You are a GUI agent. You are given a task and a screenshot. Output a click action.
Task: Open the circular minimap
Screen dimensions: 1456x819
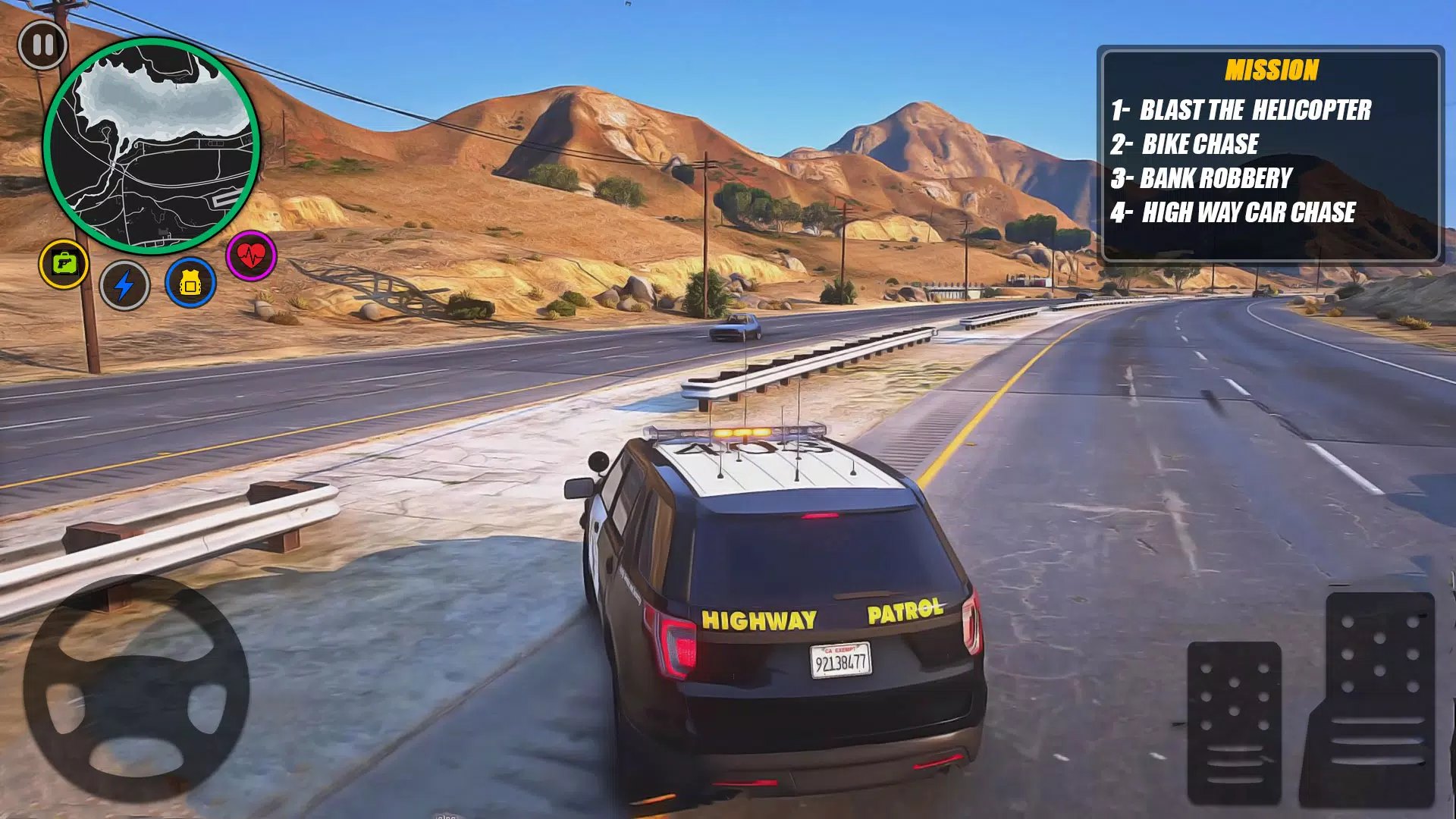tap(152, 146)
